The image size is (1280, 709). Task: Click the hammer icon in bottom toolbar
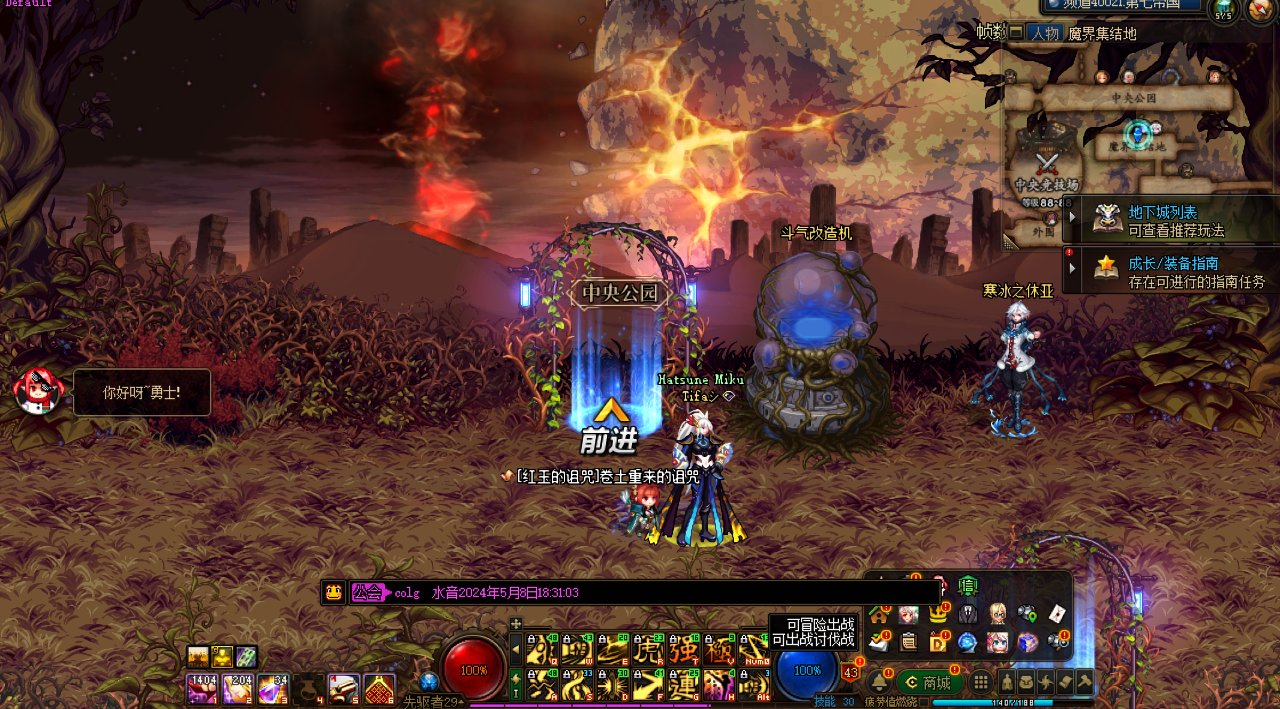pyautogui.click(x=1083, y=682)
